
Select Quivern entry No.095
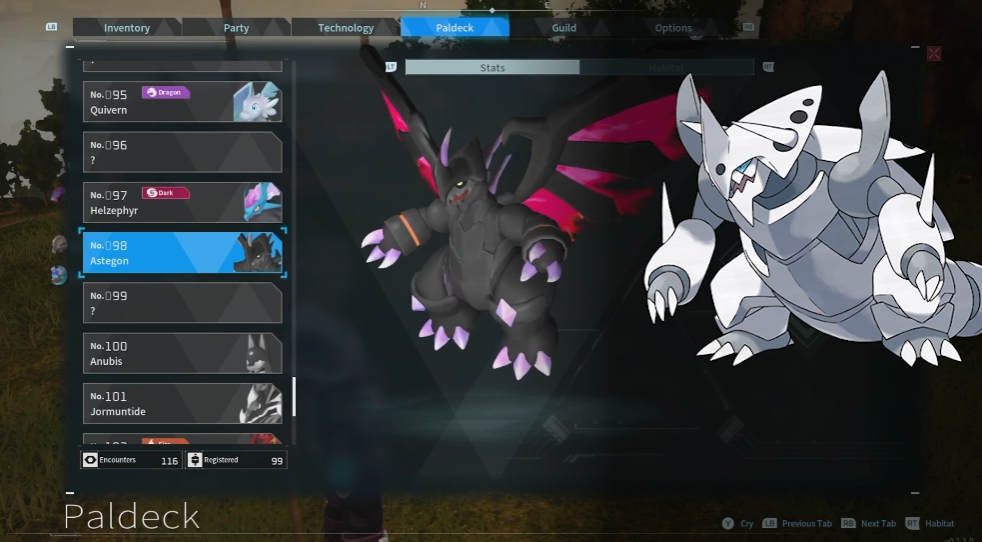182,102
